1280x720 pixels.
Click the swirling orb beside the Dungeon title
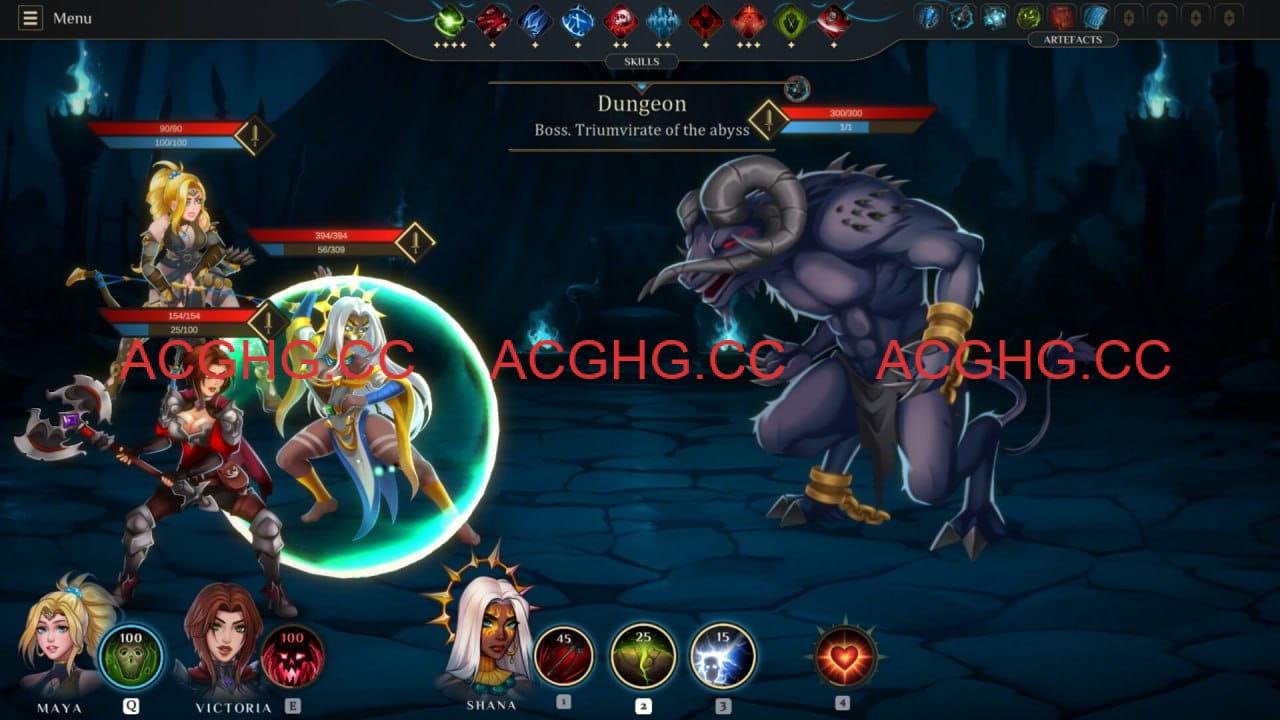(797, 89)
